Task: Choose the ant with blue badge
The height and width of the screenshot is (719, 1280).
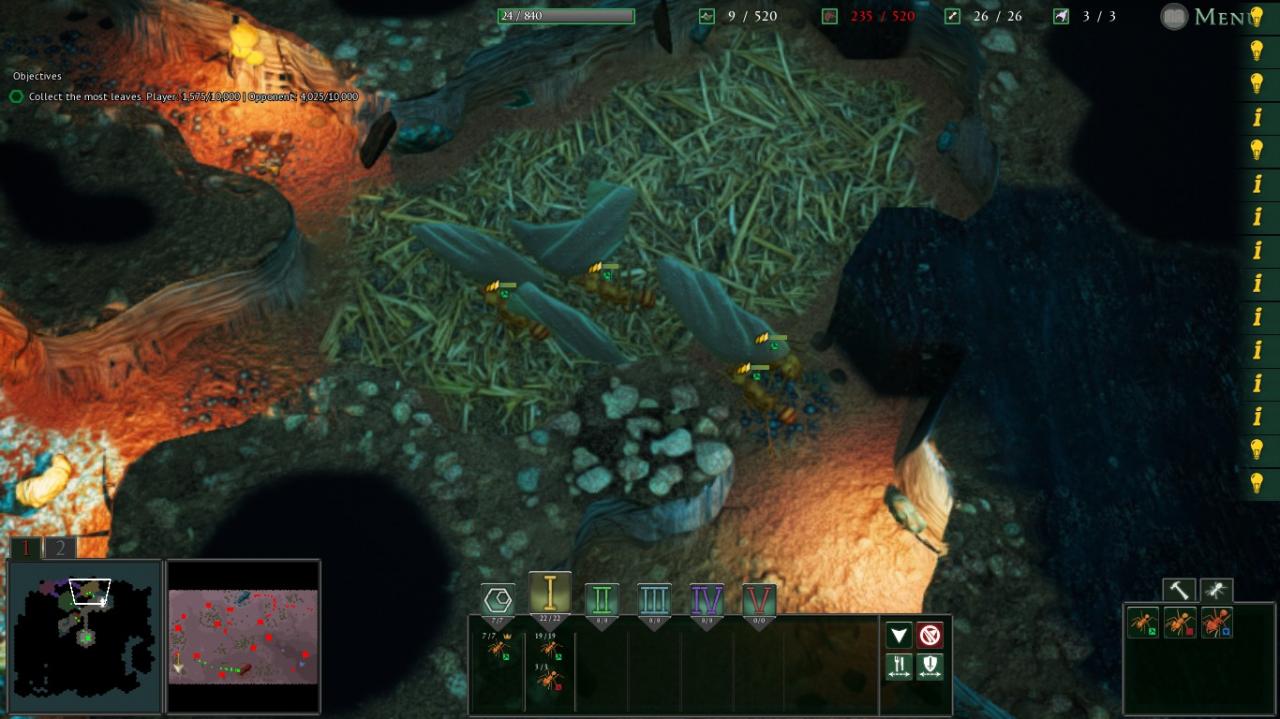Action: (x=1217, y=623)
